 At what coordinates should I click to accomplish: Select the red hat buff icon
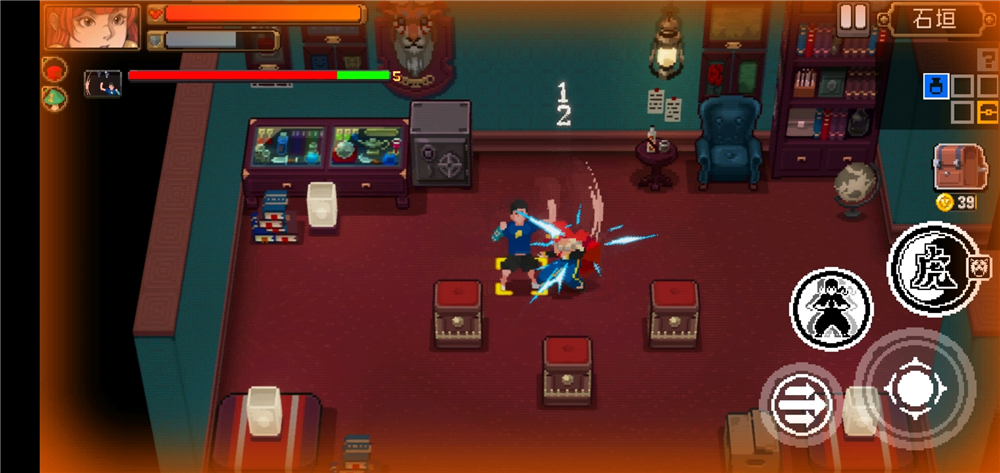pos(54,71)
